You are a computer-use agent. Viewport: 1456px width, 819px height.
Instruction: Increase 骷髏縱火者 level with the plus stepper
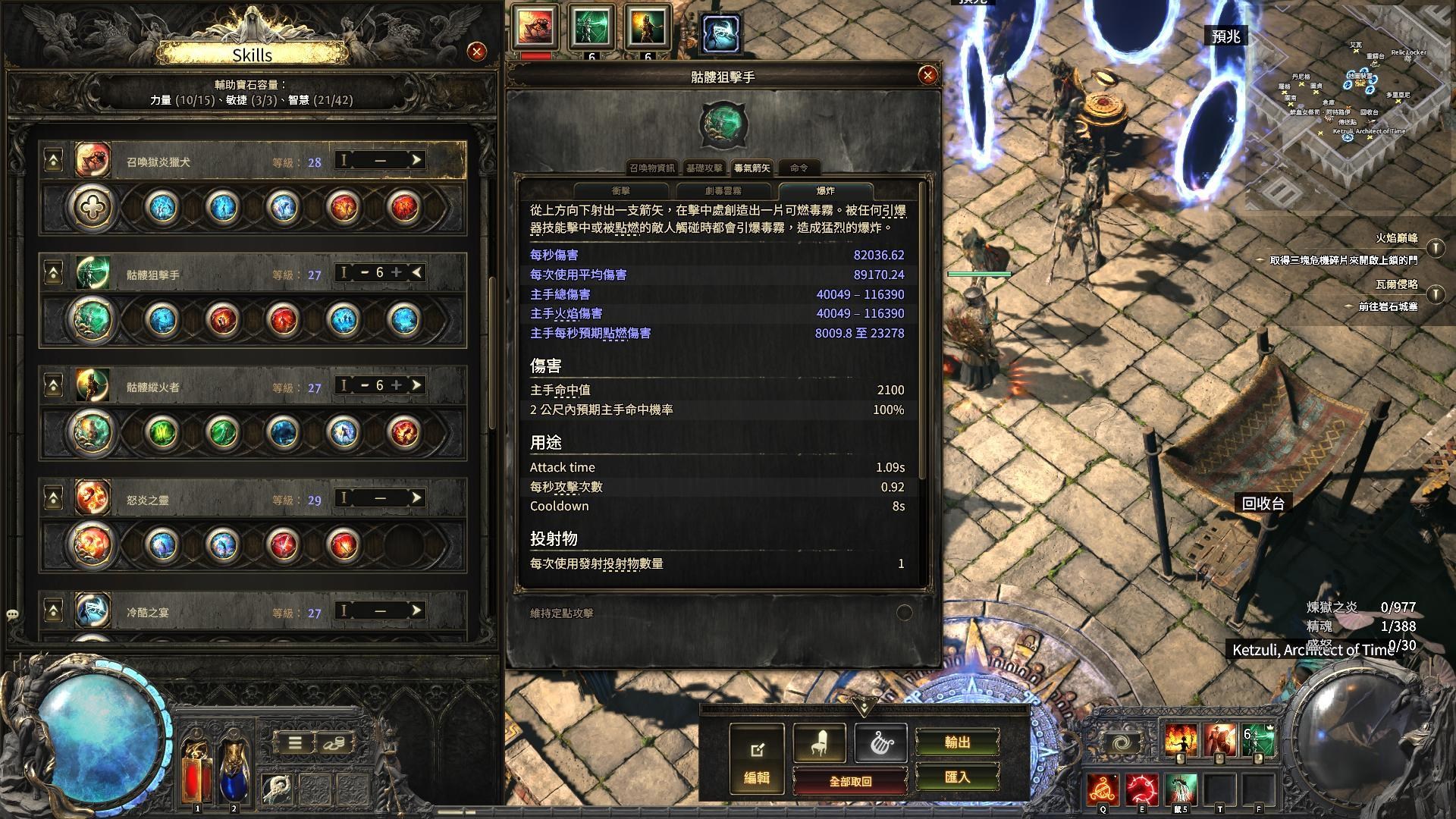[397, 386]
